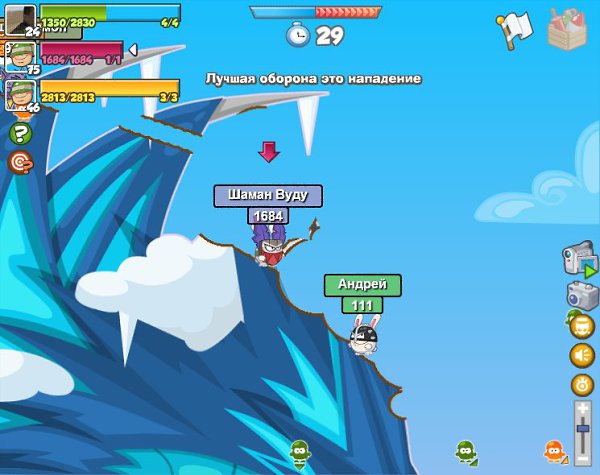The width and height of the screenshot is (600, 475).
Task: Zoom out with the minus button
Action: 582,455
